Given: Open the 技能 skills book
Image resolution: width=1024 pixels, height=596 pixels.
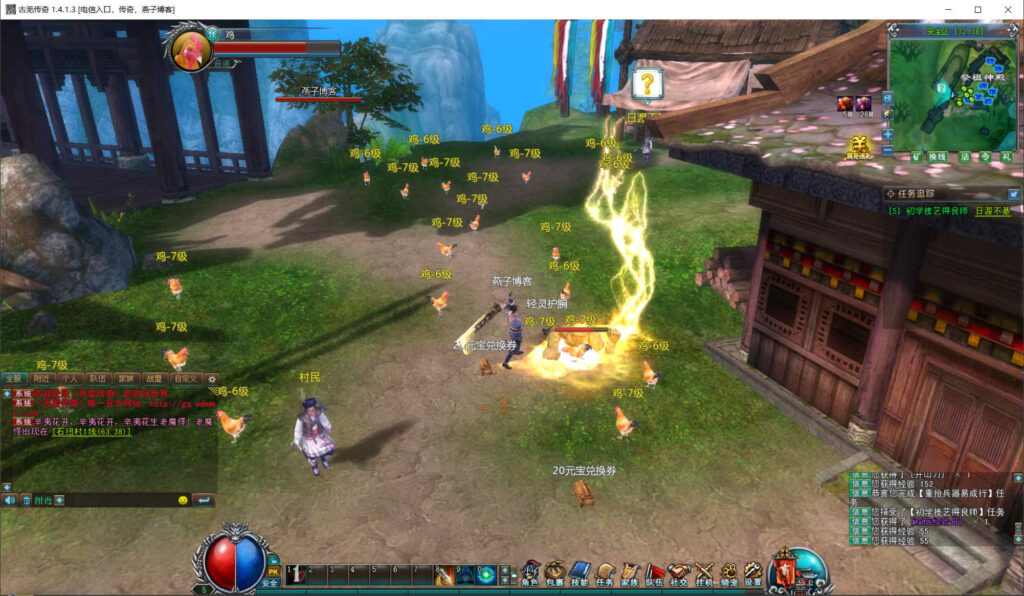Looking at the screenshot, I should 580,573.
